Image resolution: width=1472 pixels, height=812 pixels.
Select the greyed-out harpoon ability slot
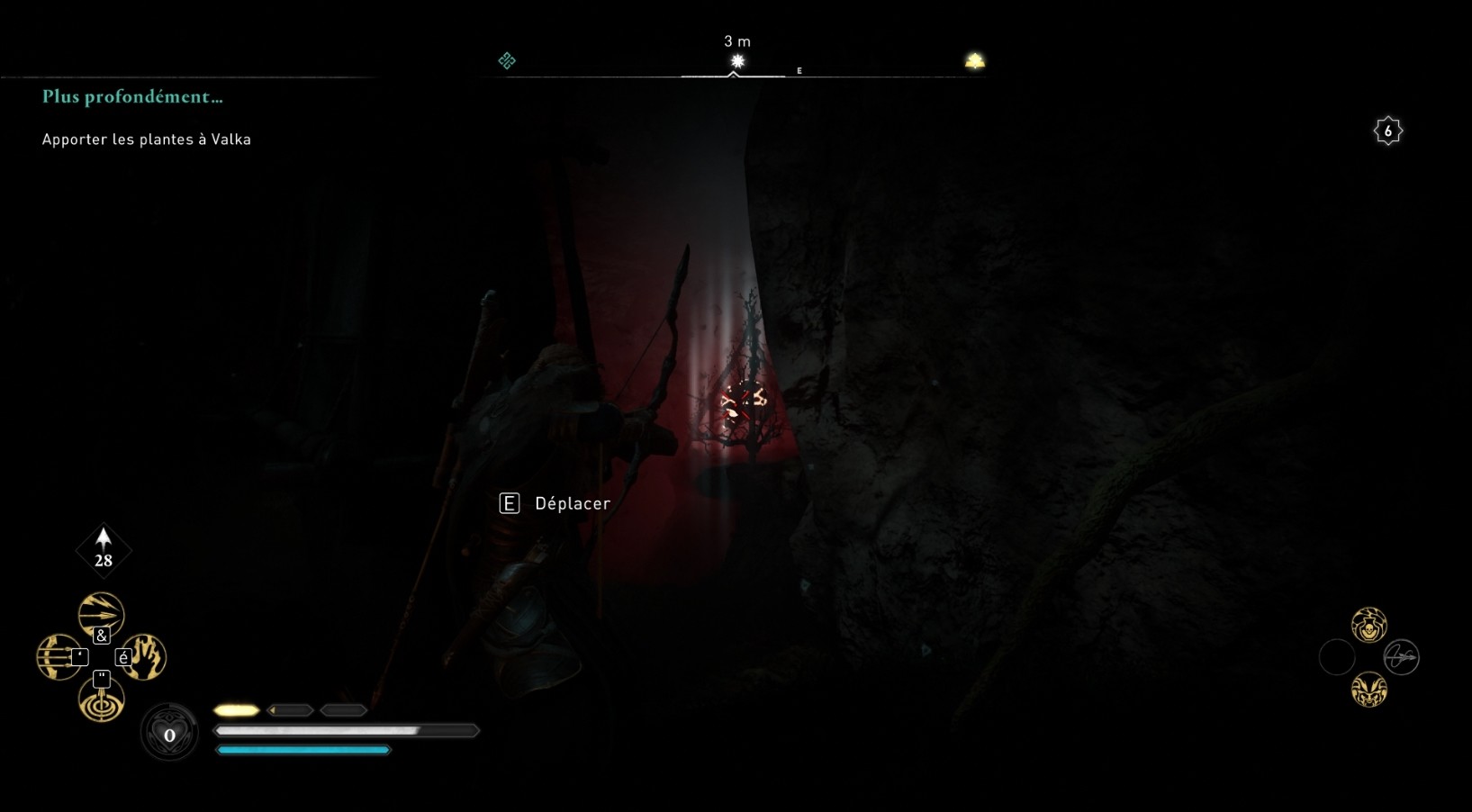(1401, 657)
